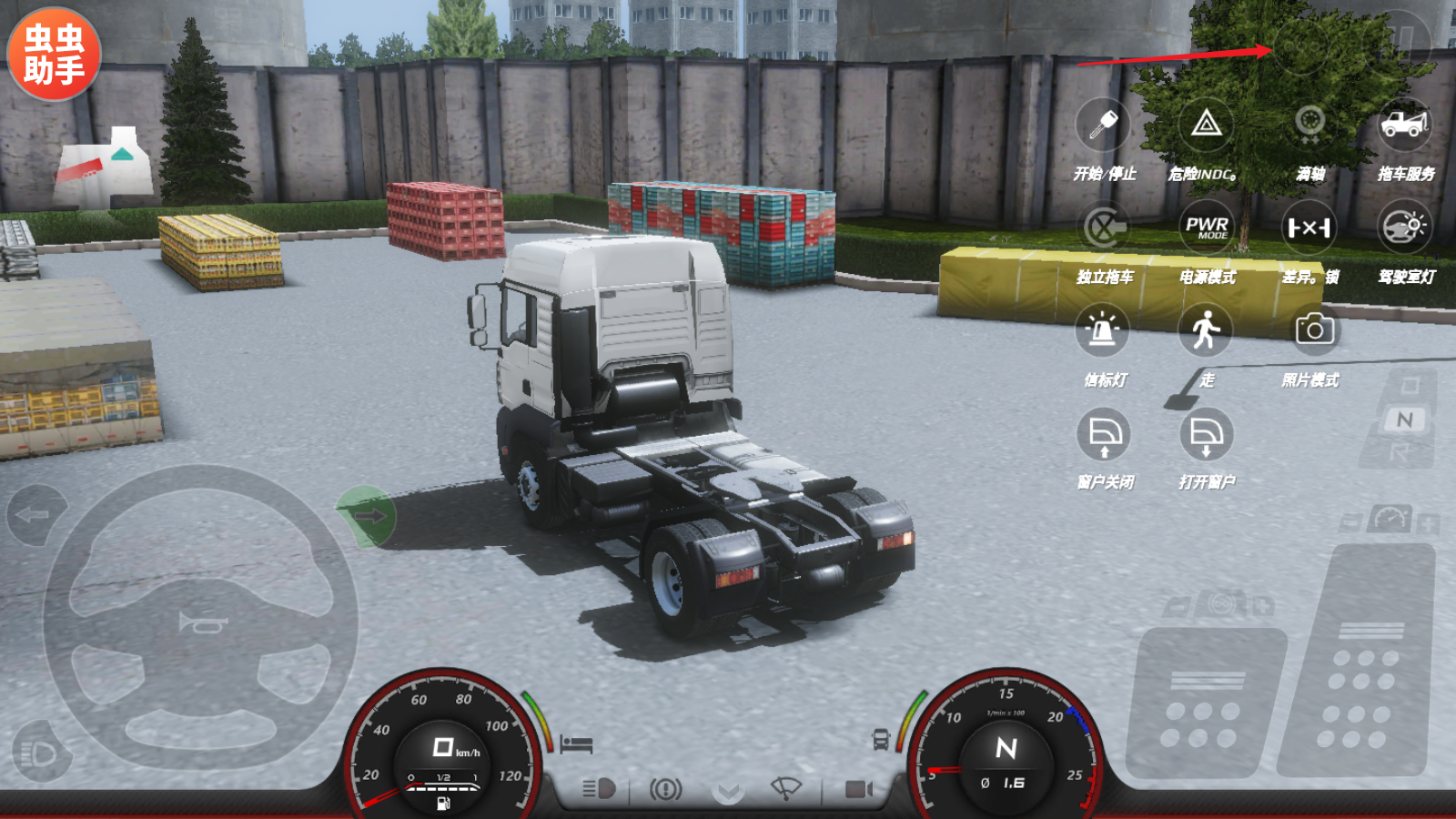Toggle the PWR power mode
The width and height of the screenshot is (1456, 819).
coord(1206,227)
